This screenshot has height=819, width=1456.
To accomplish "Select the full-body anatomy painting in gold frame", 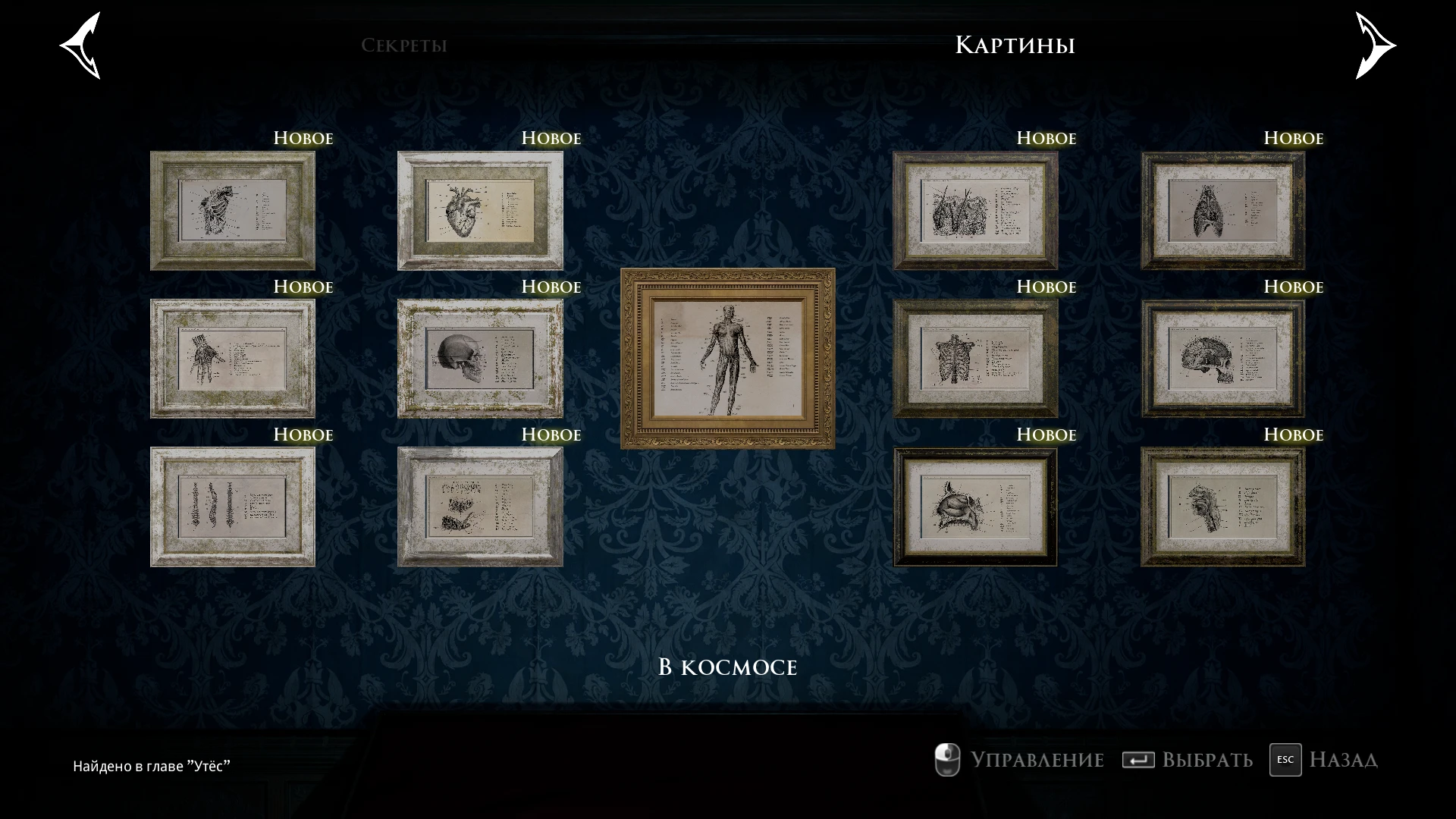I will (x=728, y=358).
